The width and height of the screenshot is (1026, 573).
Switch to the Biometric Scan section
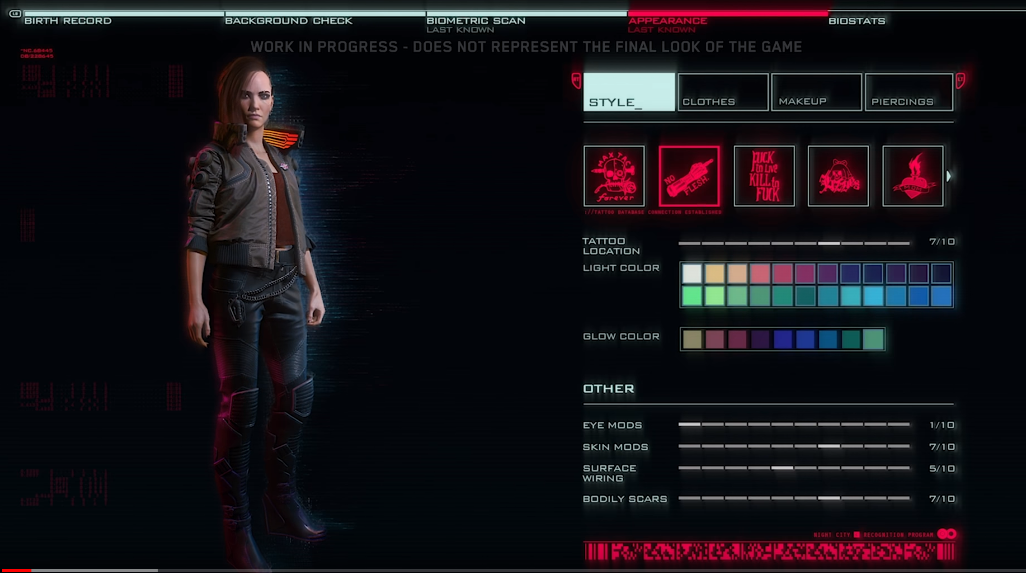click(x=476, y=20)
